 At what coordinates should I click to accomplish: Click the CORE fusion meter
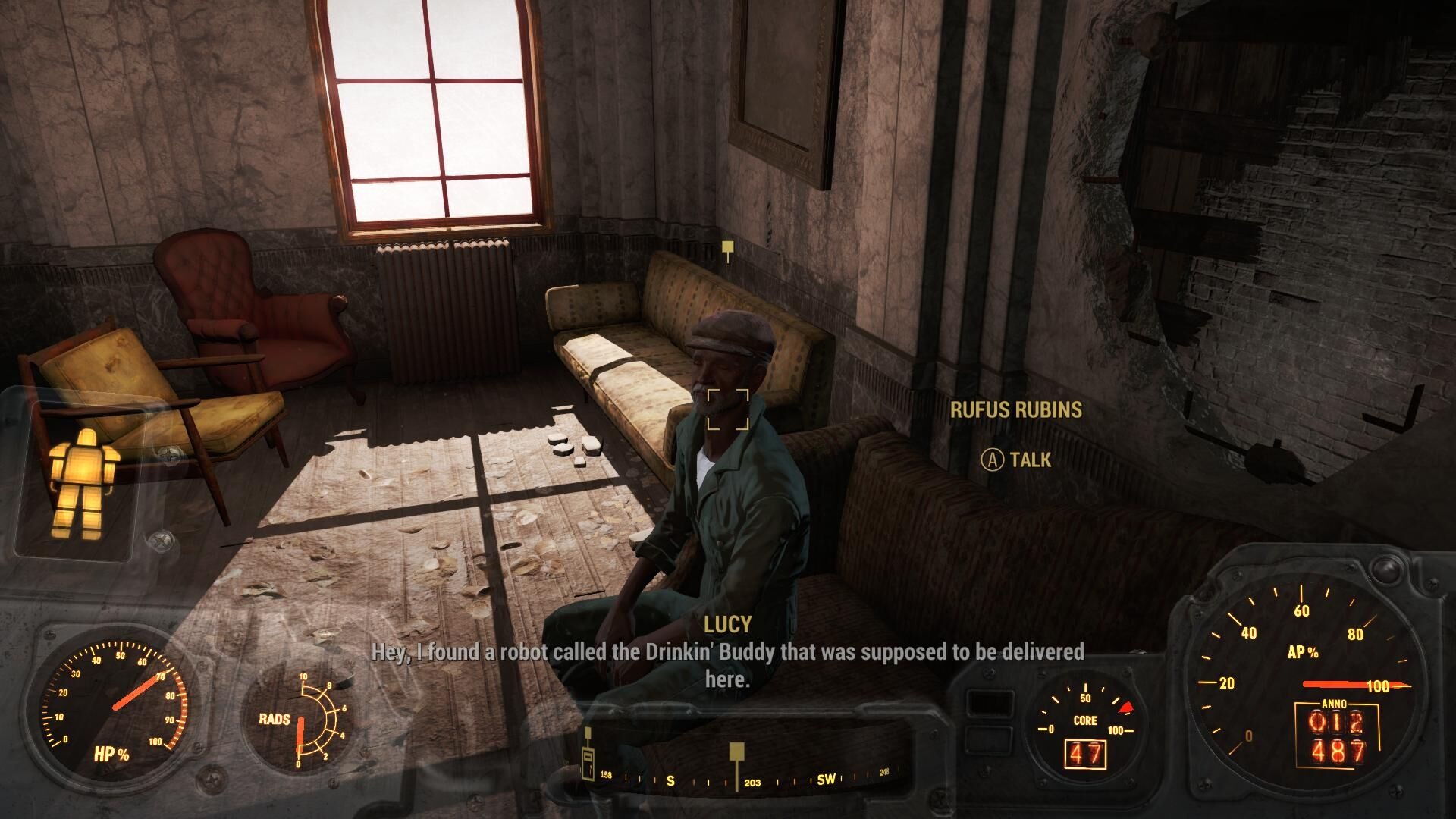pyautogui.click(x=1084, y=720)
